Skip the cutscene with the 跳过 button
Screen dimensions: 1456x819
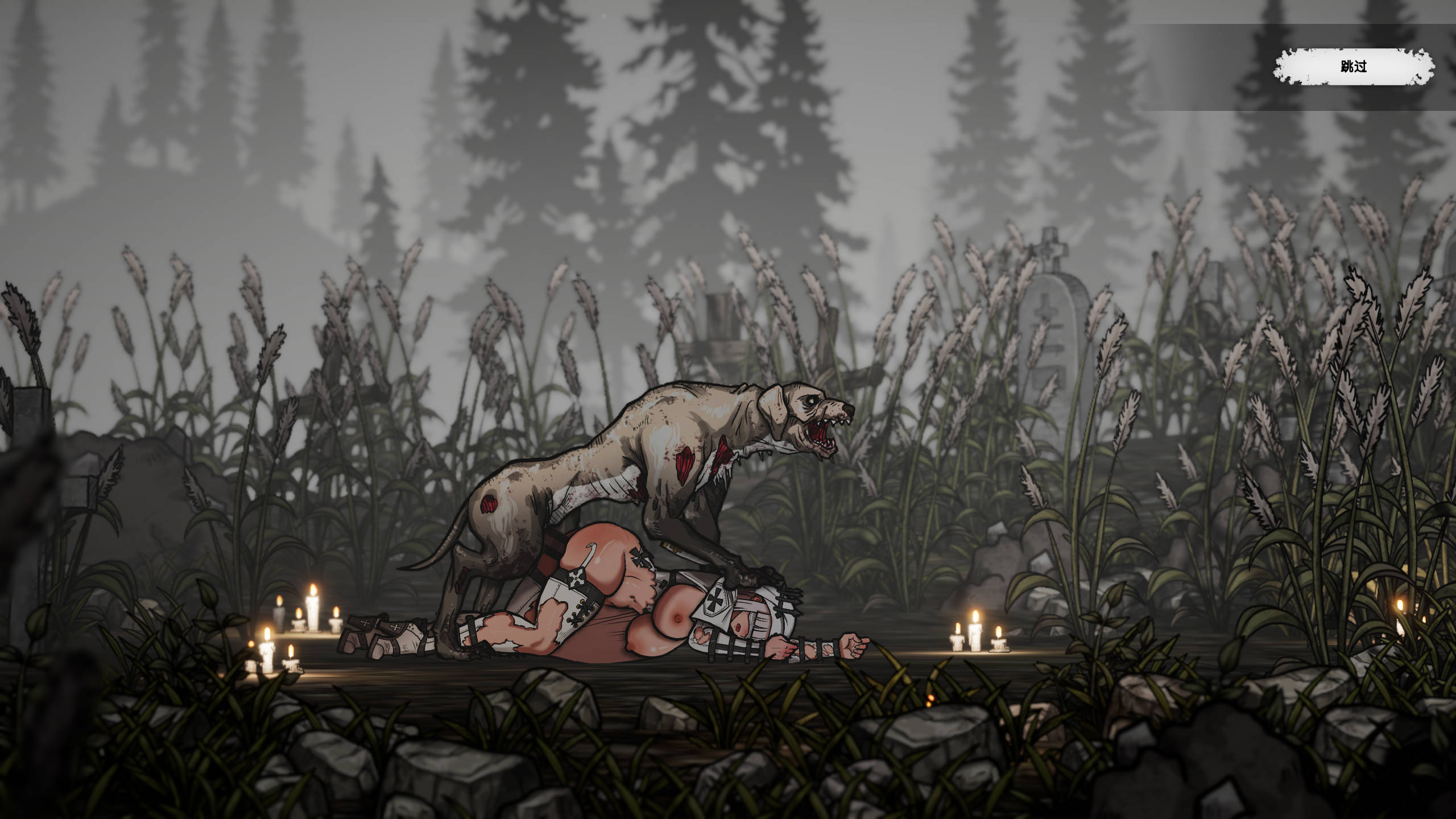click(x=1353, y=67)
